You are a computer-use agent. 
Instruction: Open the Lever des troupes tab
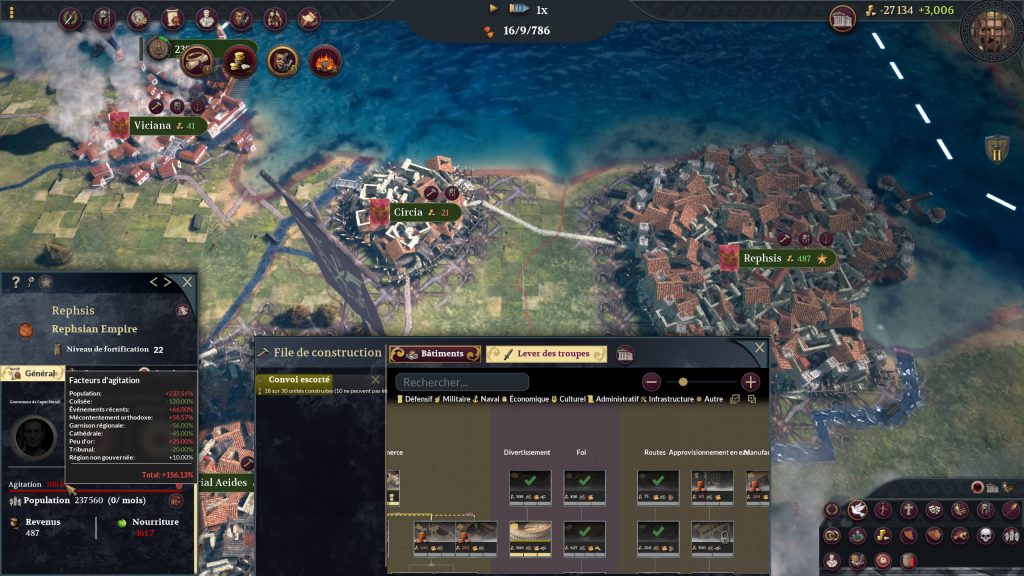coord(546,354)
